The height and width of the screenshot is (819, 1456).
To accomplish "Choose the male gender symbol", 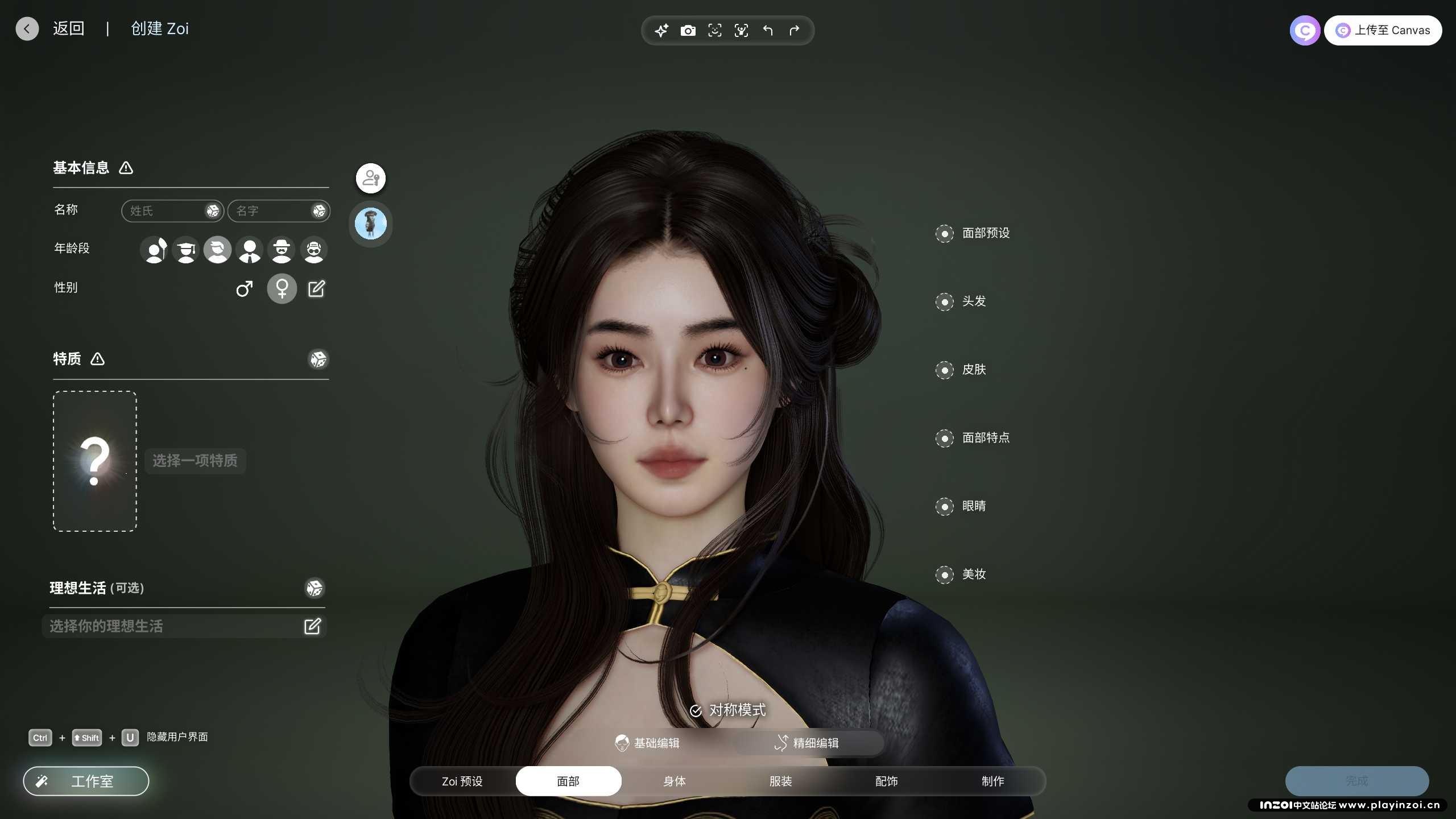I will pyautogui.click(x=245, y=289).
